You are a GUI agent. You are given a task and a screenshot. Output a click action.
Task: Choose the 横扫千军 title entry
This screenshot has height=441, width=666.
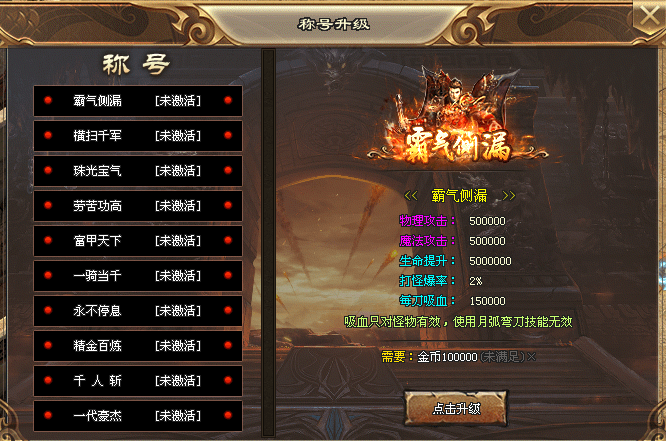tap(138, 135)
